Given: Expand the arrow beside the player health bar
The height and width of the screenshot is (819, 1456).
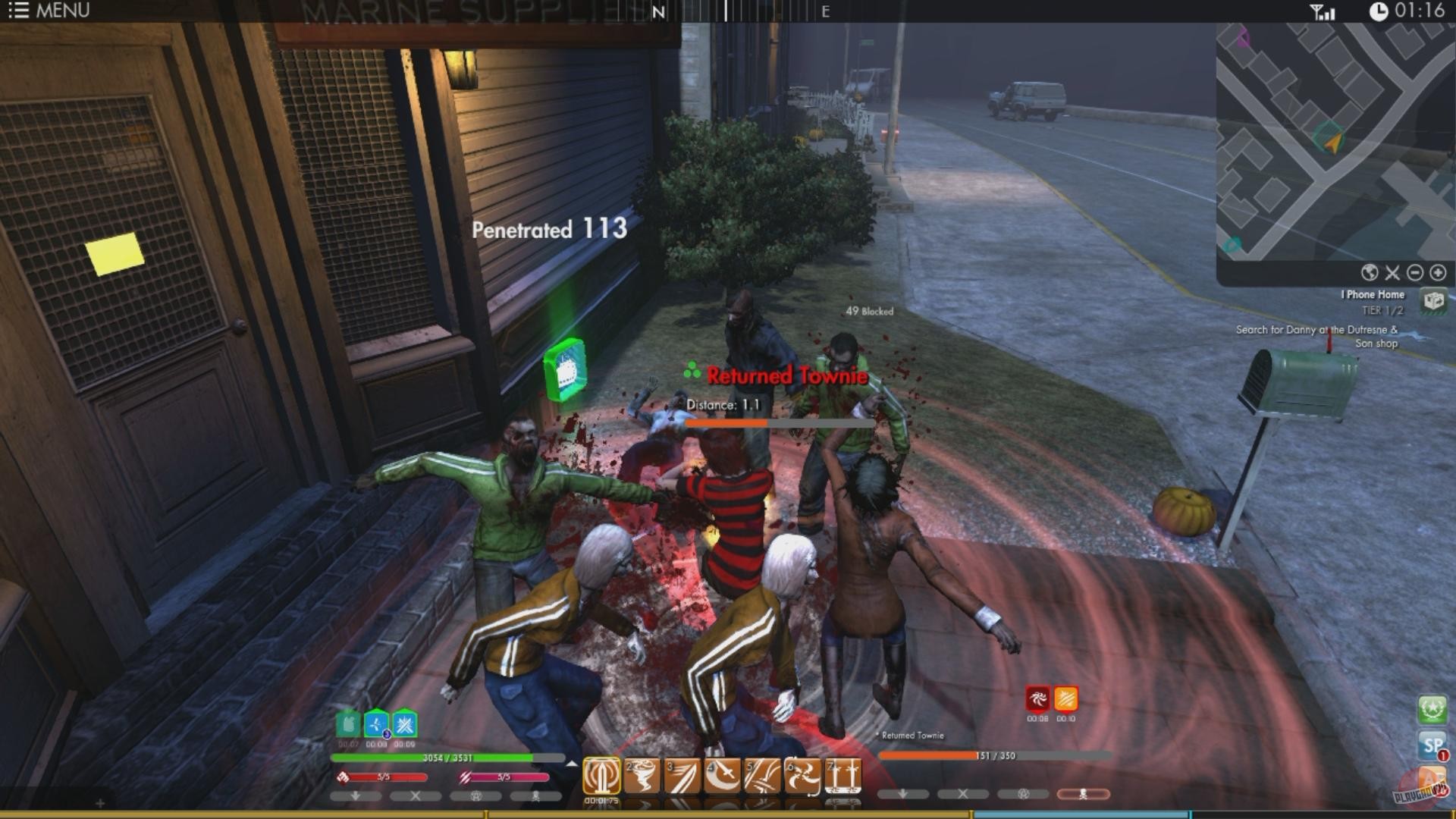Looking at the screenshot, I should pos(574,764).
